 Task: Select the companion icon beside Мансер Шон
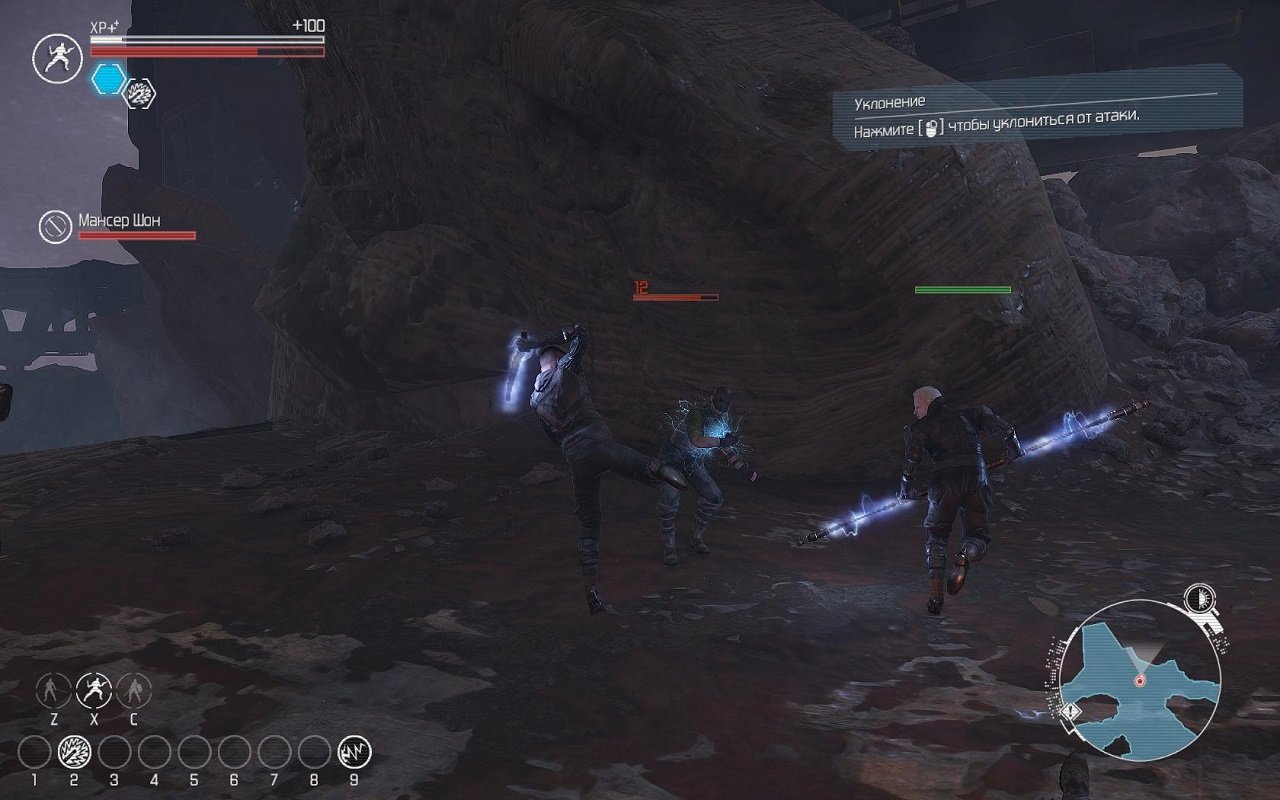pyautogui.click(x=55, y=226)
